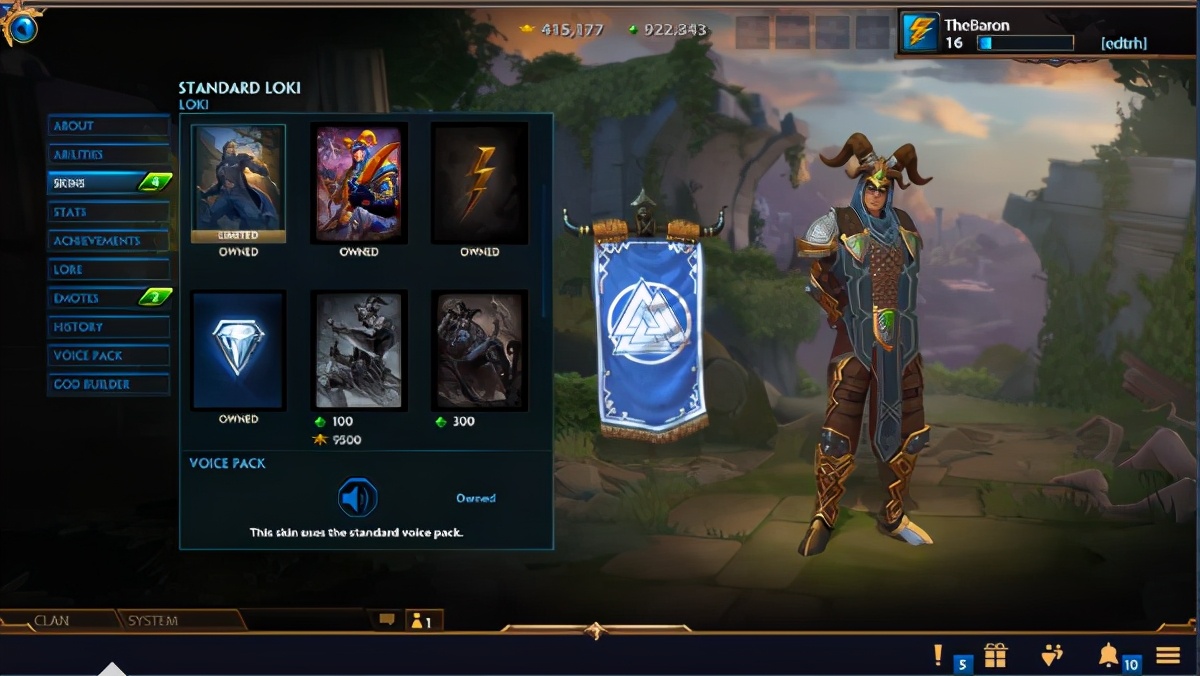Check the bell notifications icon

(x=1108, y=655)
